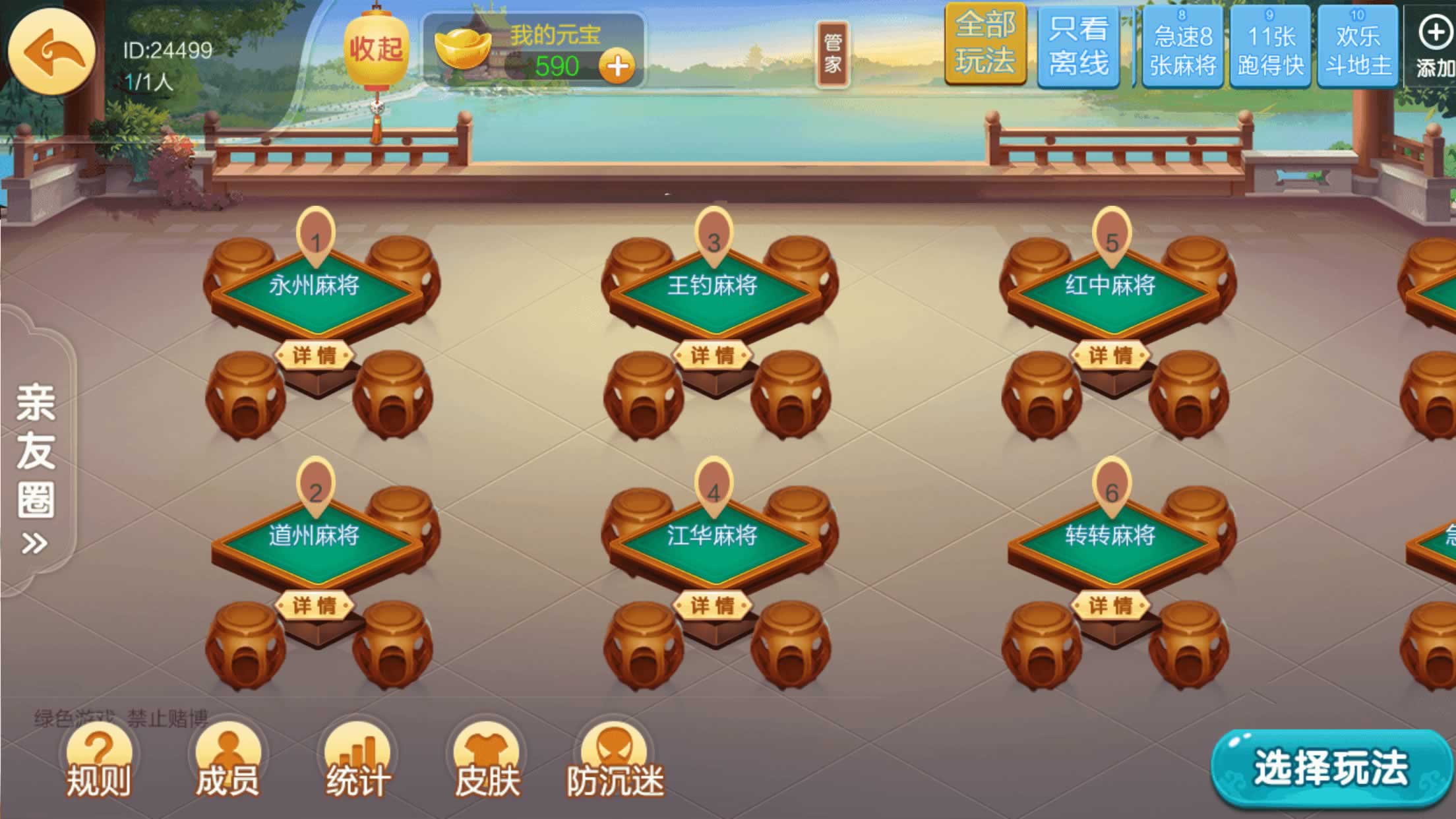
Task: Show 详情 for the 转转麻将 table
Action: [1110, 605]
